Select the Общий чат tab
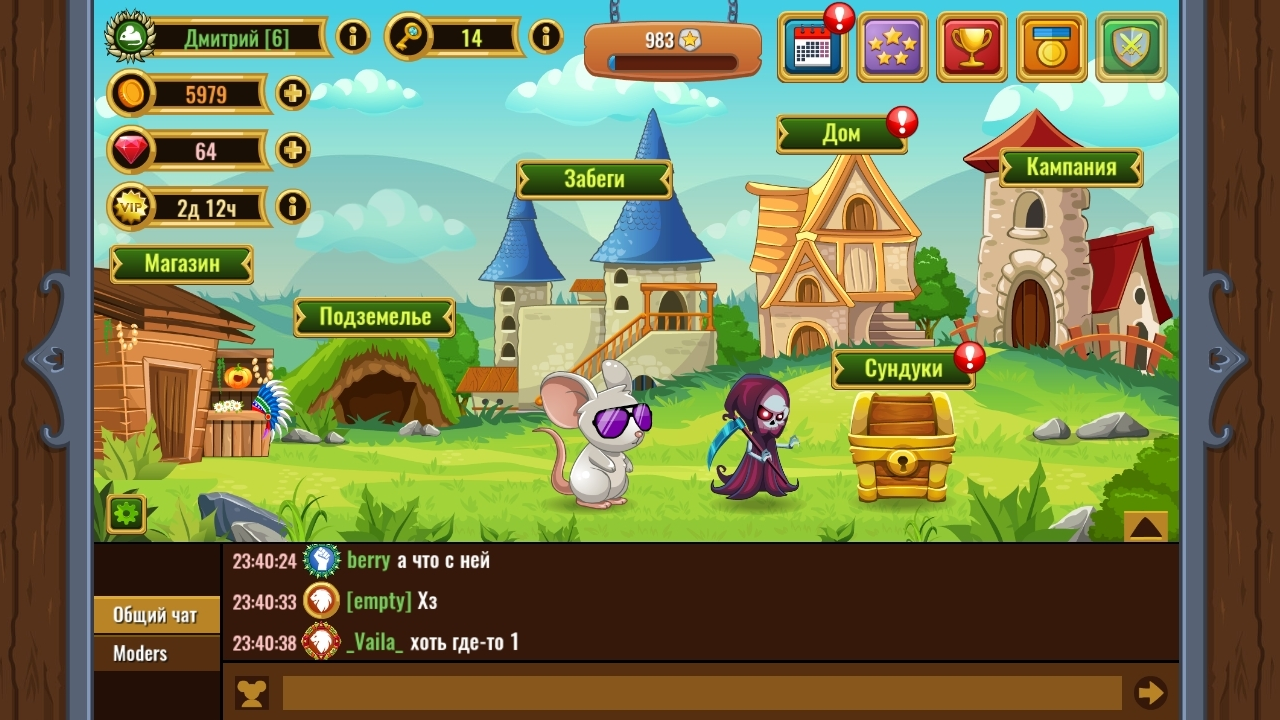 coord(155,616)
